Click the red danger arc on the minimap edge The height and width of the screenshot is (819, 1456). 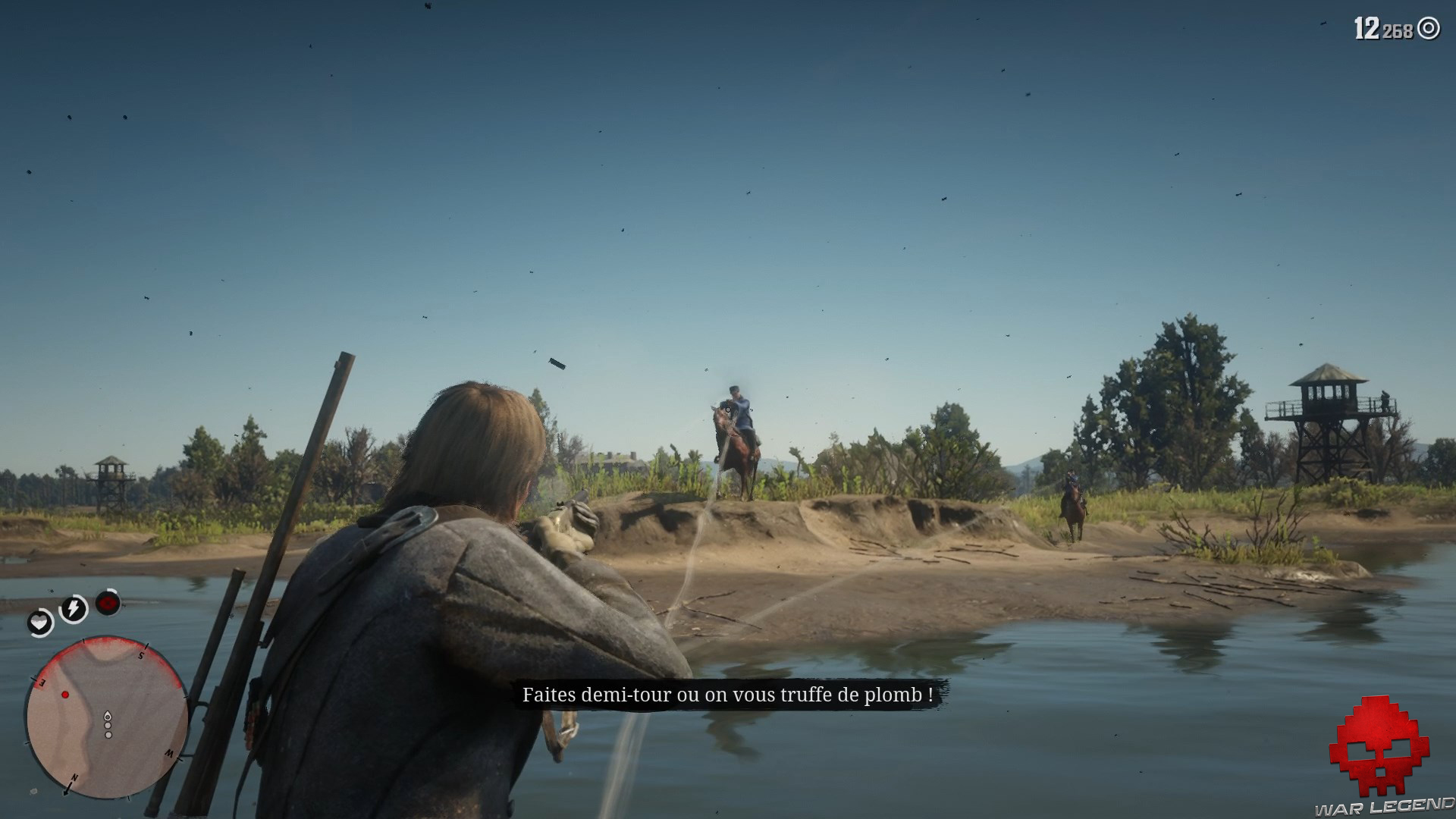(x=107, y=642)
